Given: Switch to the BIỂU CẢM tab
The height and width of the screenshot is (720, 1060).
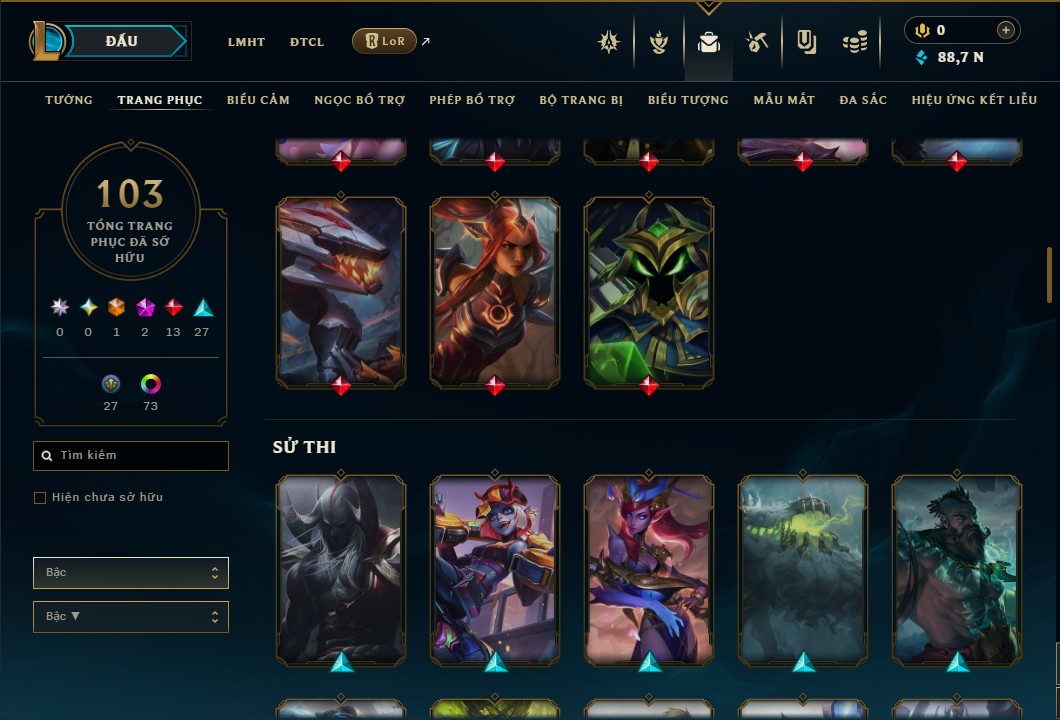Looking at the screenshot, I should point(258,100).
